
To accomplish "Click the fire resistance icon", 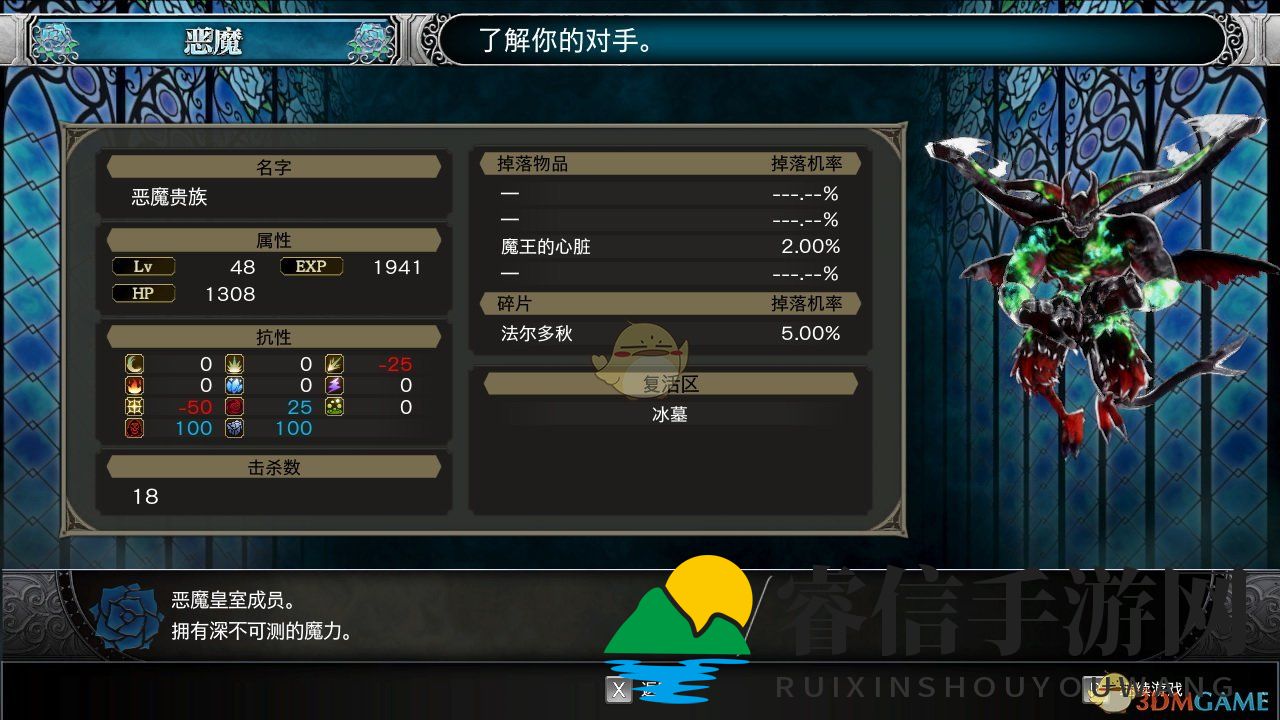I will (133, 386).
